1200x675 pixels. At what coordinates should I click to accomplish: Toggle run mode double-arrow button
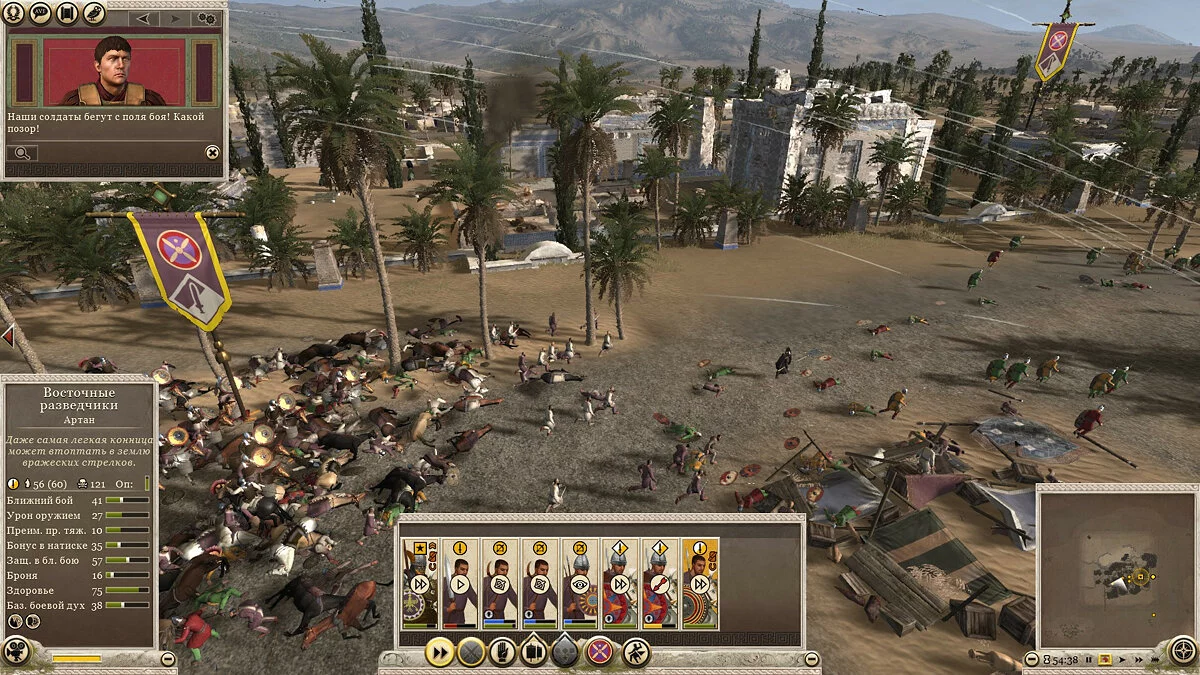[438, 652]
